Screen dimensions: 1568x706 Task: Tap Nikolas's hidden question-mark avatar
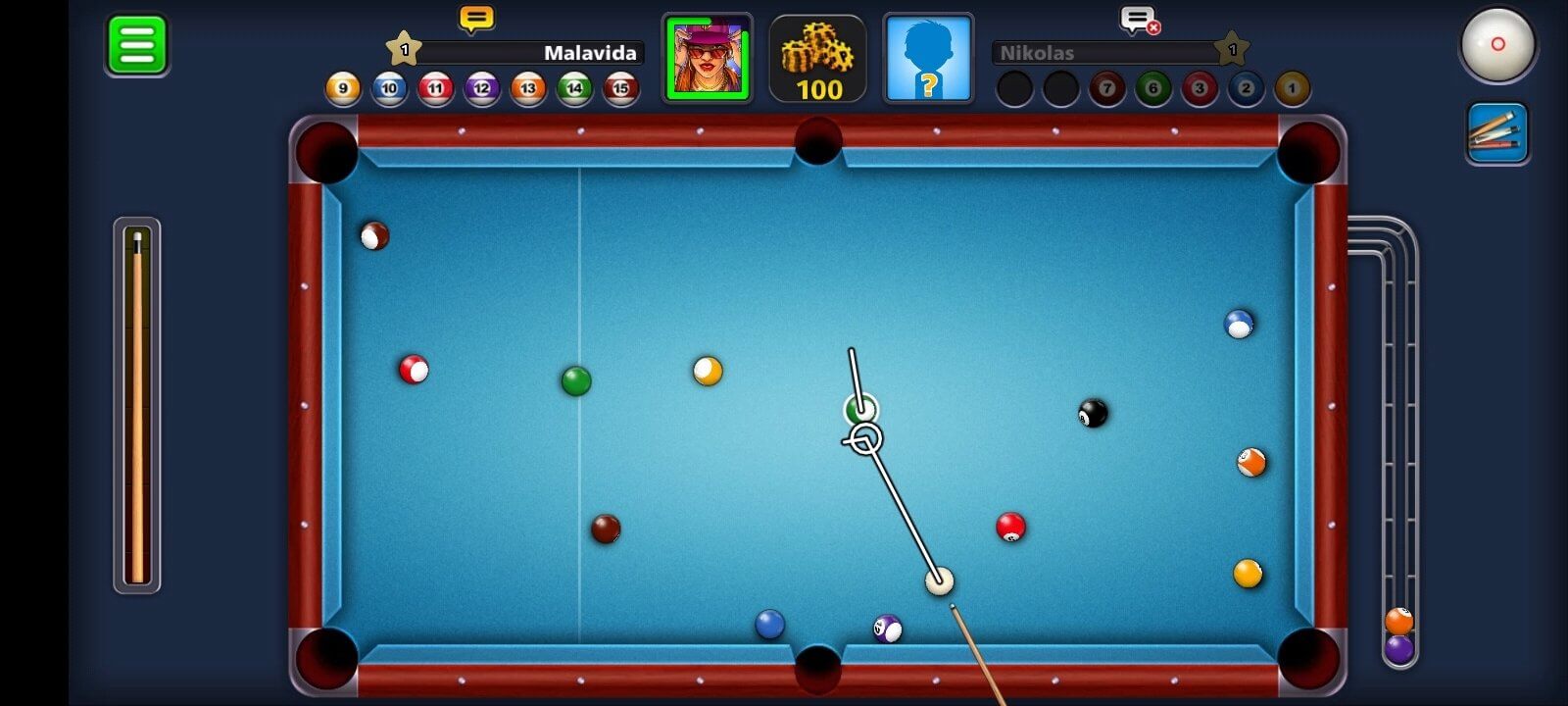click(927, 57)
